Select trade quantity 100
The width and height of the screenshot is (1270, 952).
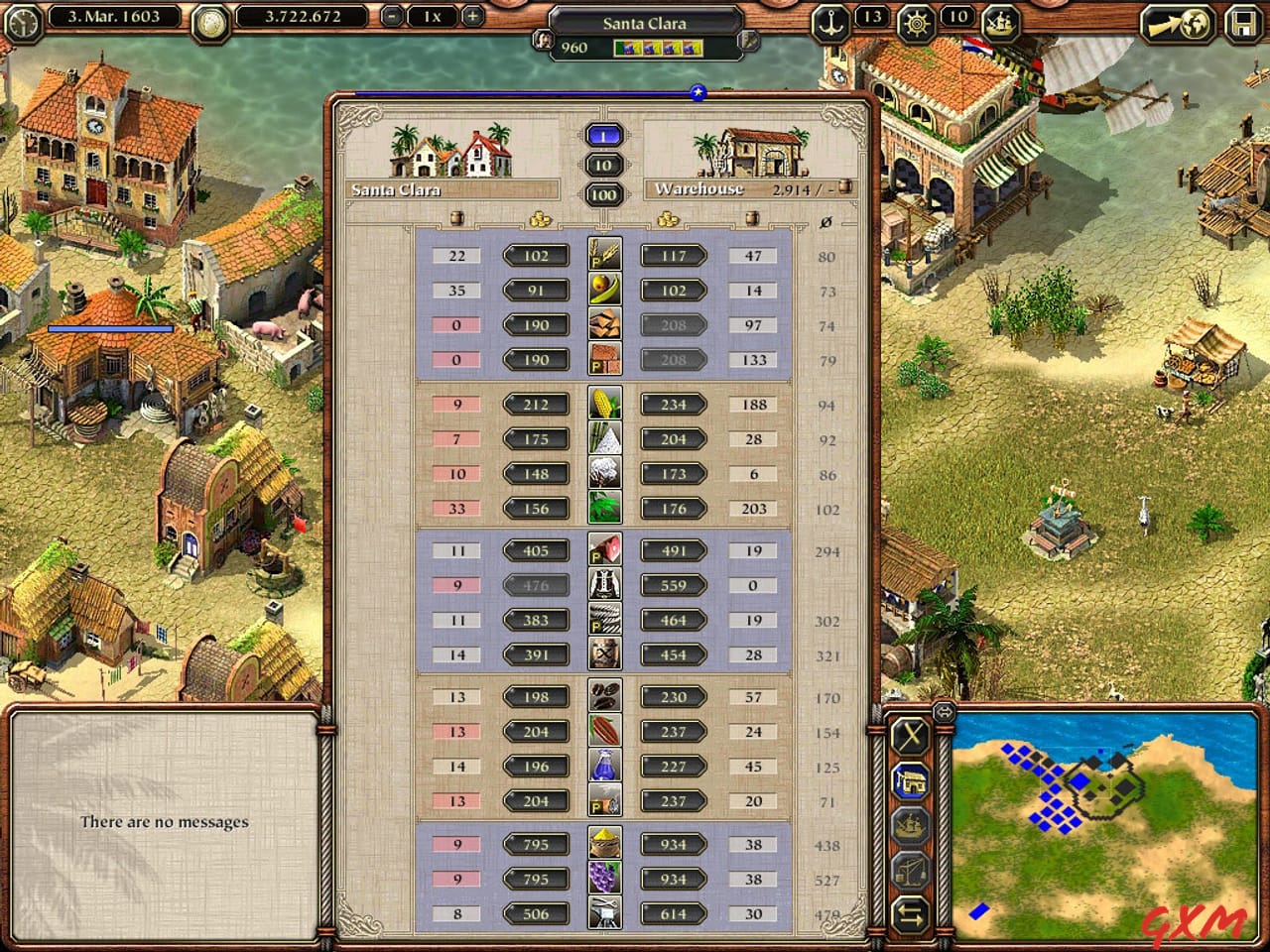pyautogui.click(x=604, y=195)
